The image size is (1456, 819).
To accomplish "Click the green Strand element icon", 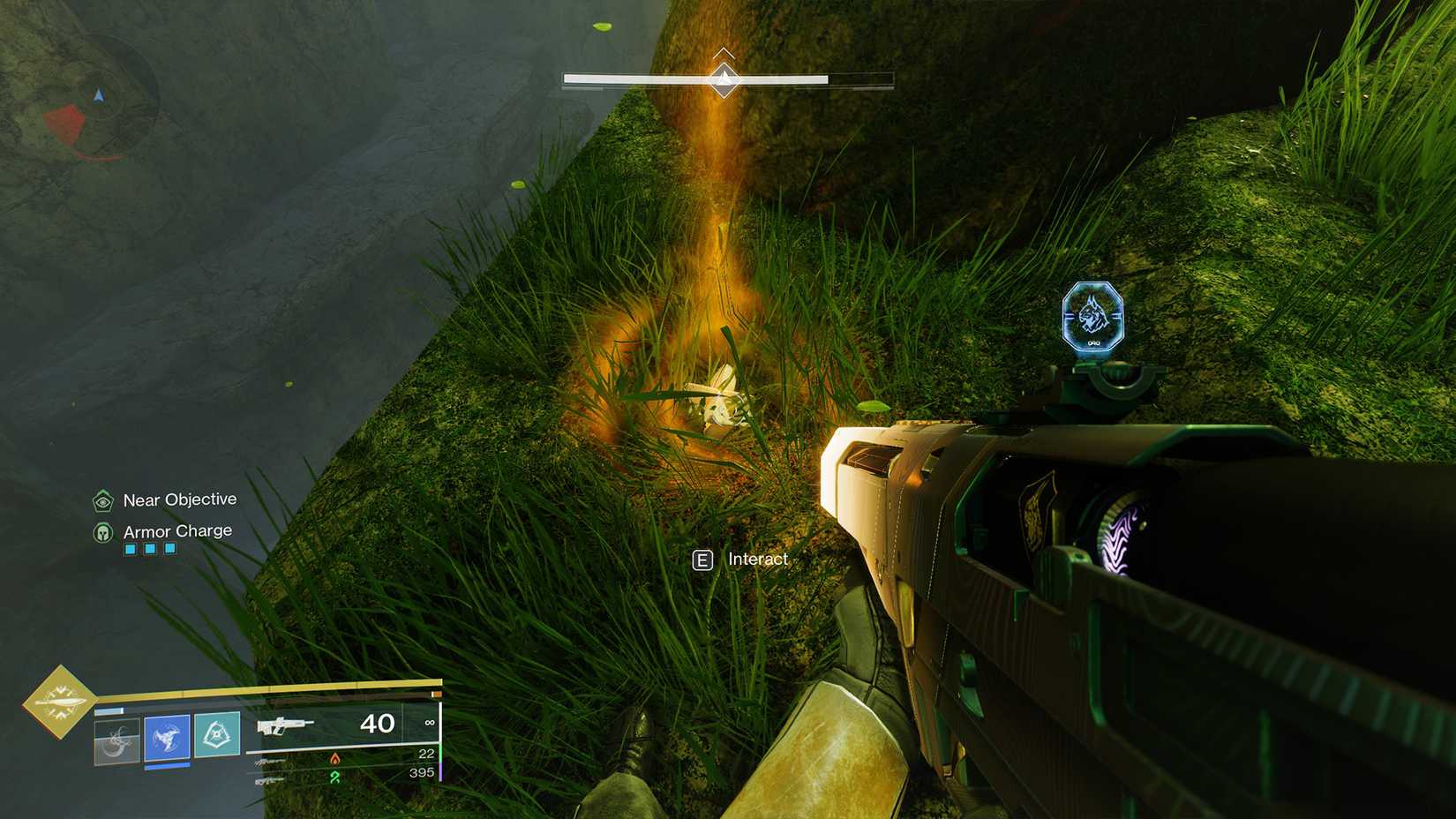I will [x=337, y=777].
